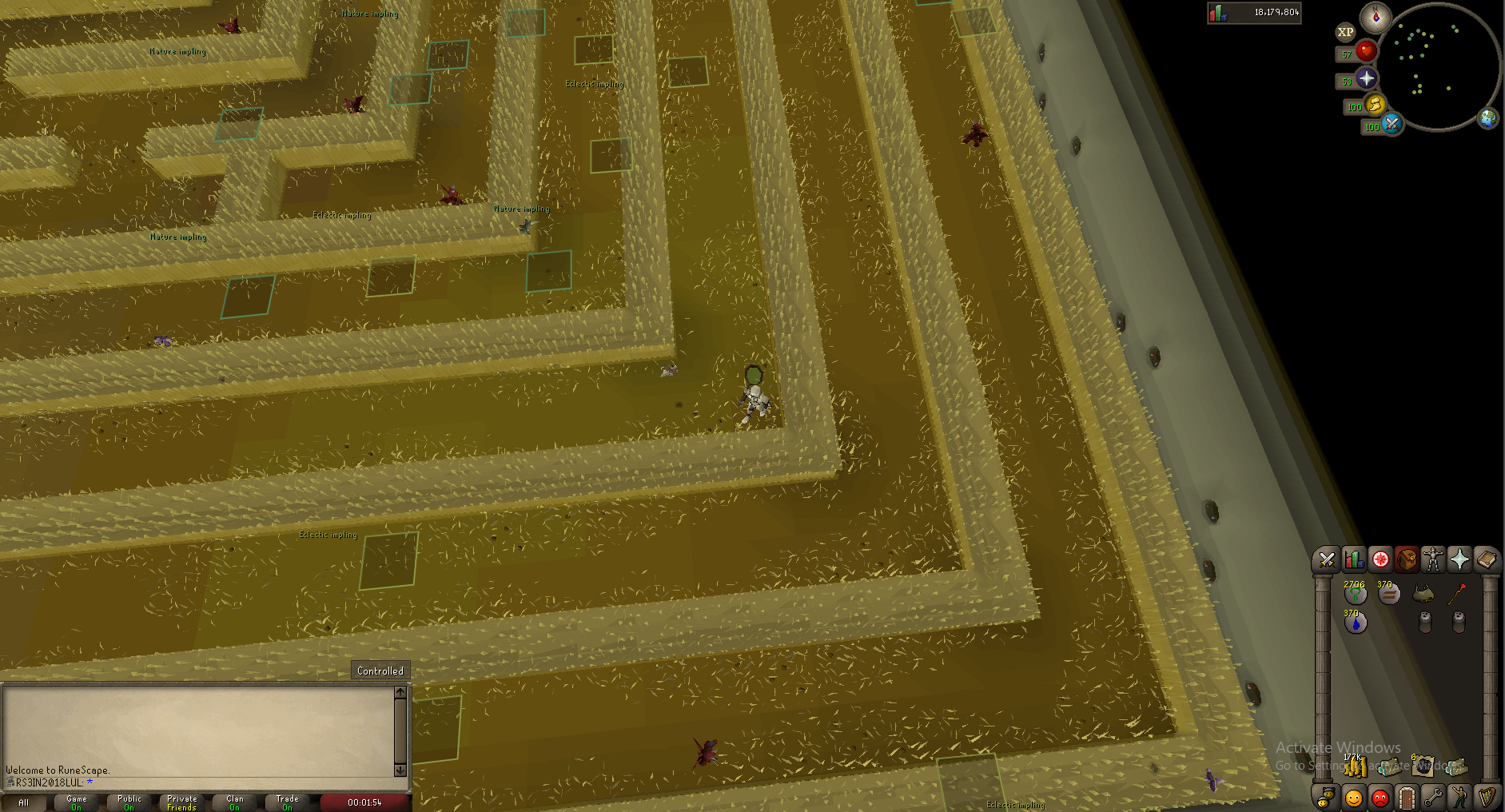1505x812 pixels.
Task: Open the Prayer tab star icon
Action: 1459,559
